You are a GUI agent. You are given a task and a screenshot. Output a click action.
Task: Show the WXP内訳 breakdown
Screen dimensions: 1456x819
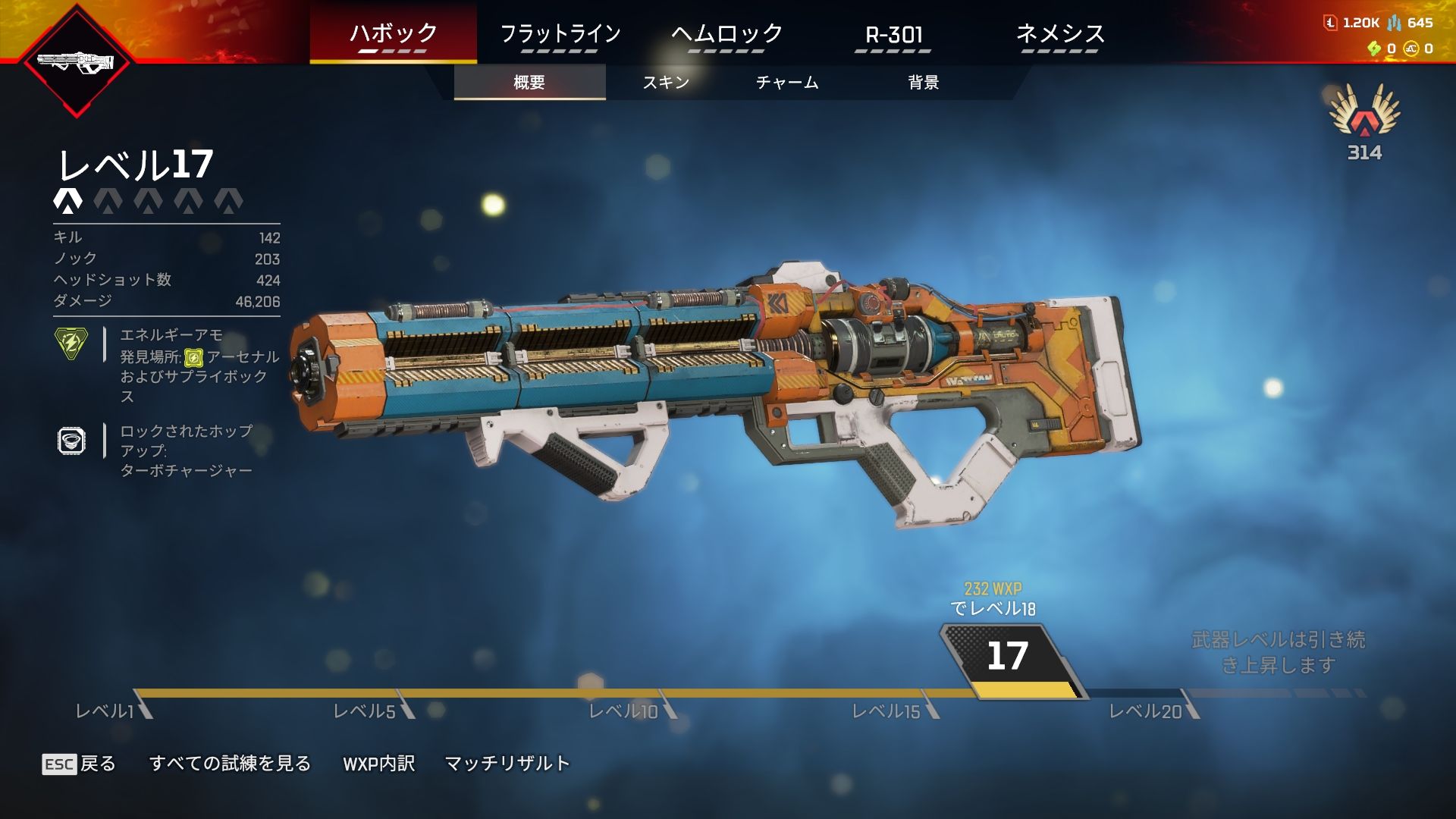point(378,764)
